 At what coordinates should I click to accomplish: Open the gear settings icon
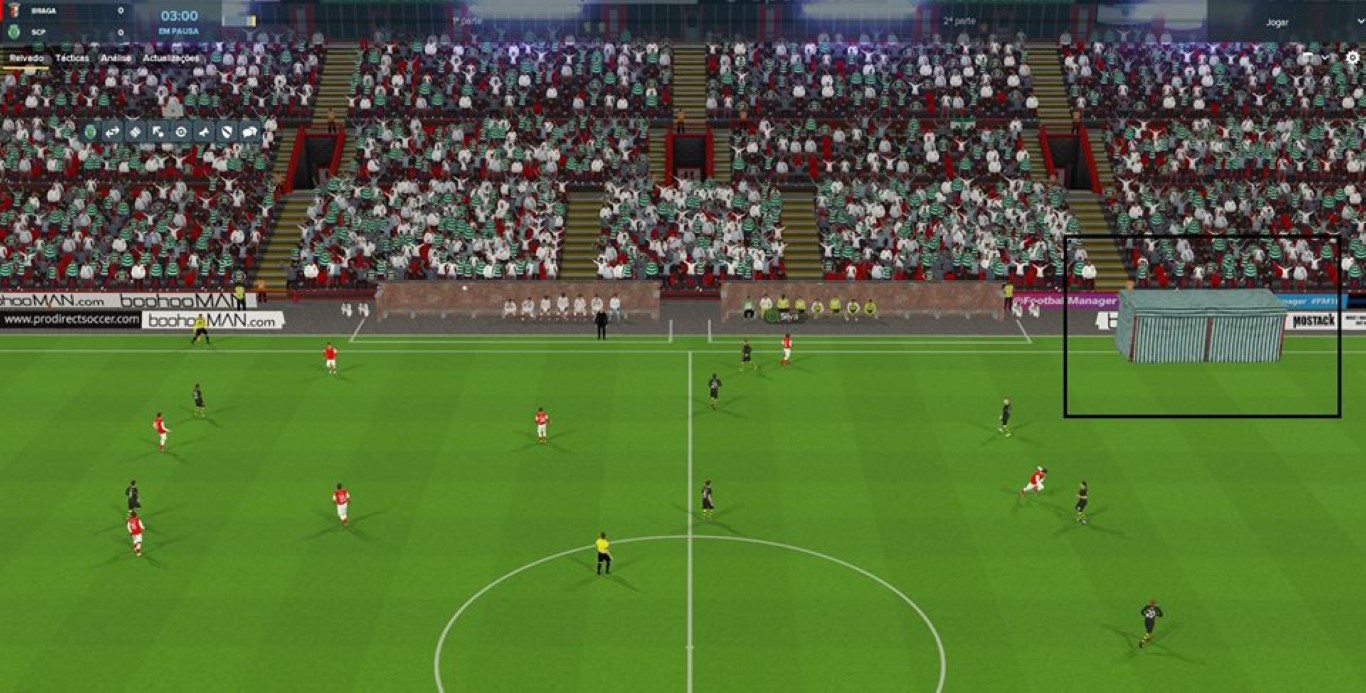pyautogui.click(x=1352, y=58)
